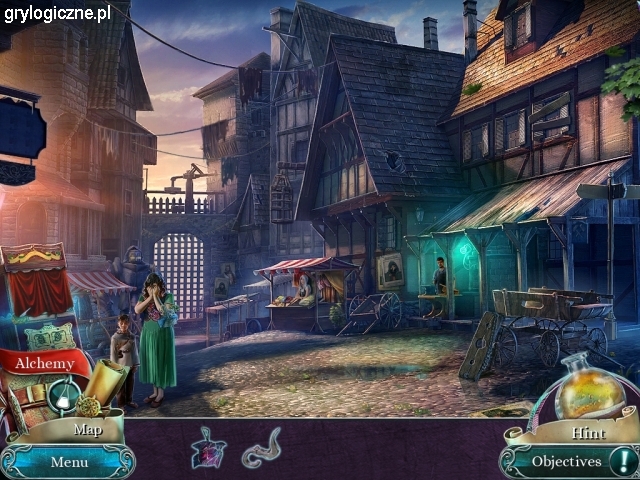Viewport: 640px width, 480px height.
Task: Open the Alchemy panel
Action: point(43,364)
